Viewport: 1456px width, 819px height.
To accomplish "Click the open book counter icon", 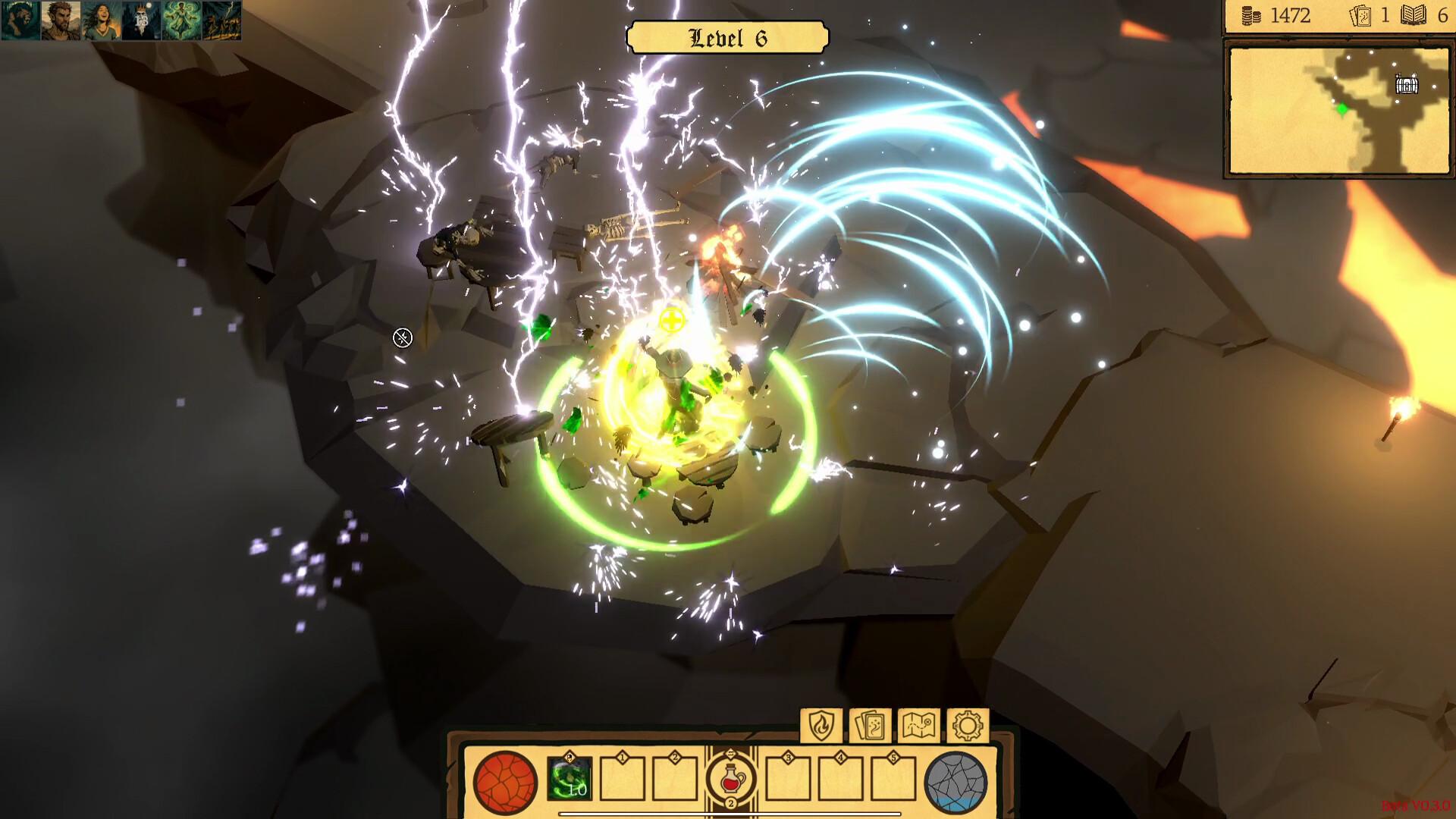I will pyautogui.click(x=1414, y=15).
